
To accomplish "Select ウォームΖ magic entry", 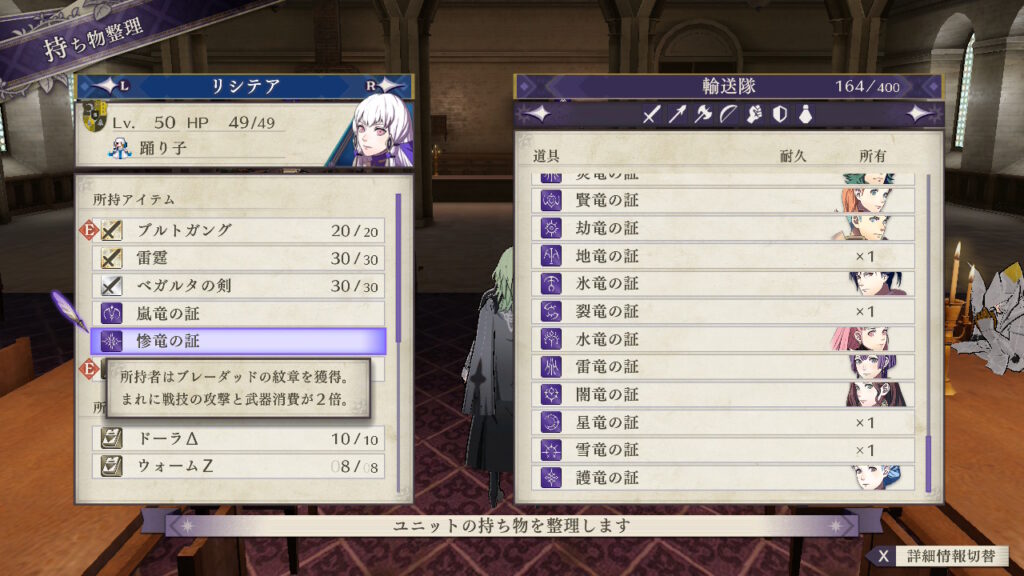I will (238, 466).
